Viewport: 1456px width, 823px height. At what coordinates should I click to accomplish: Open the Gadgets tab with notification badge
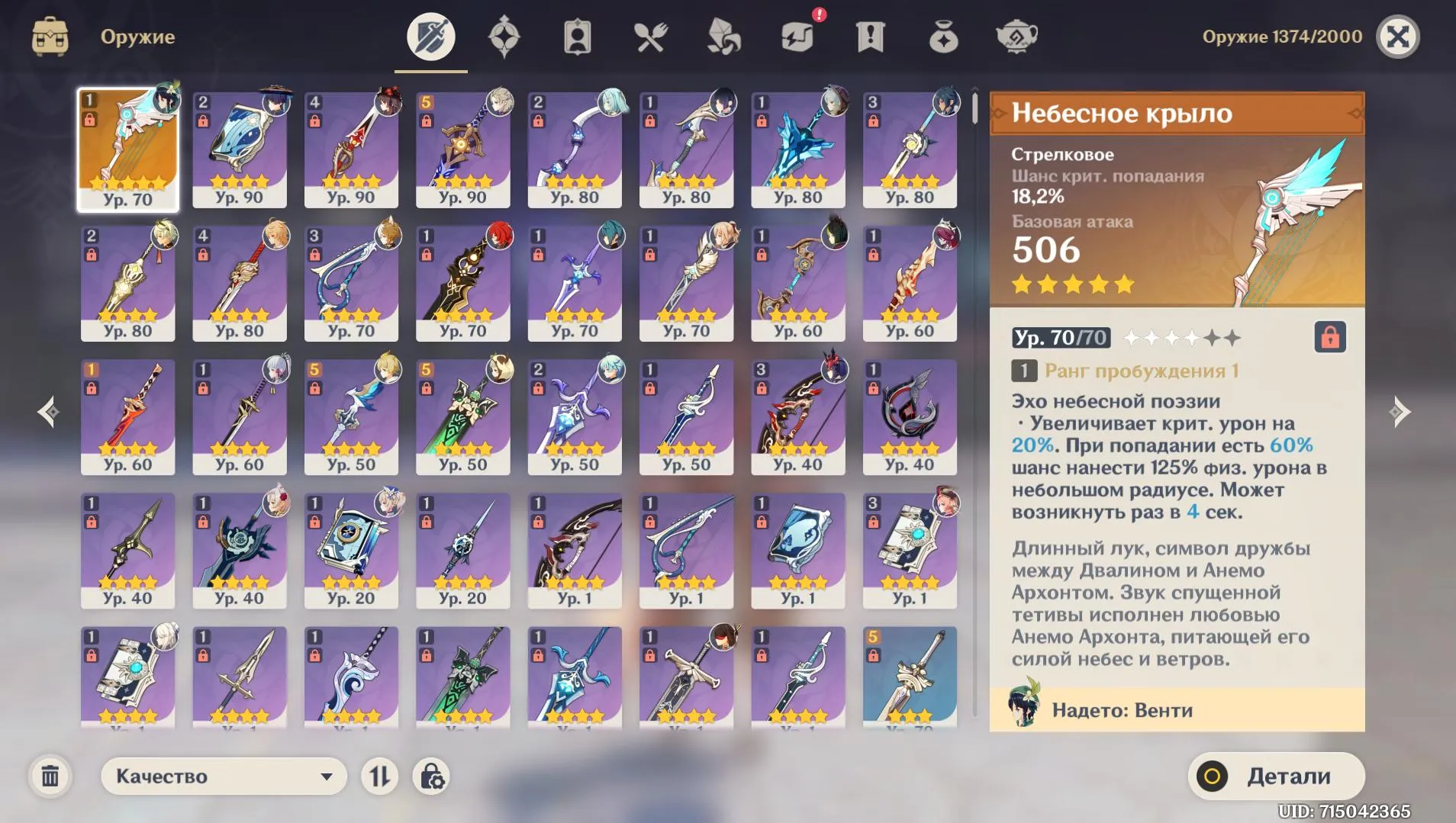click(x=796, y=36)
